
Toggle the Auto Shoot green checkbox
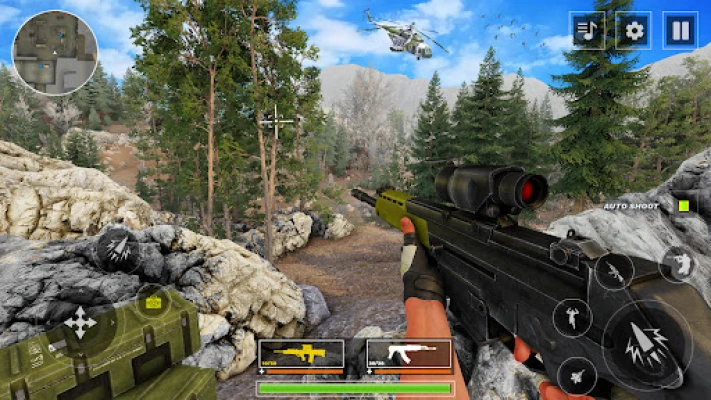(684, 206)
